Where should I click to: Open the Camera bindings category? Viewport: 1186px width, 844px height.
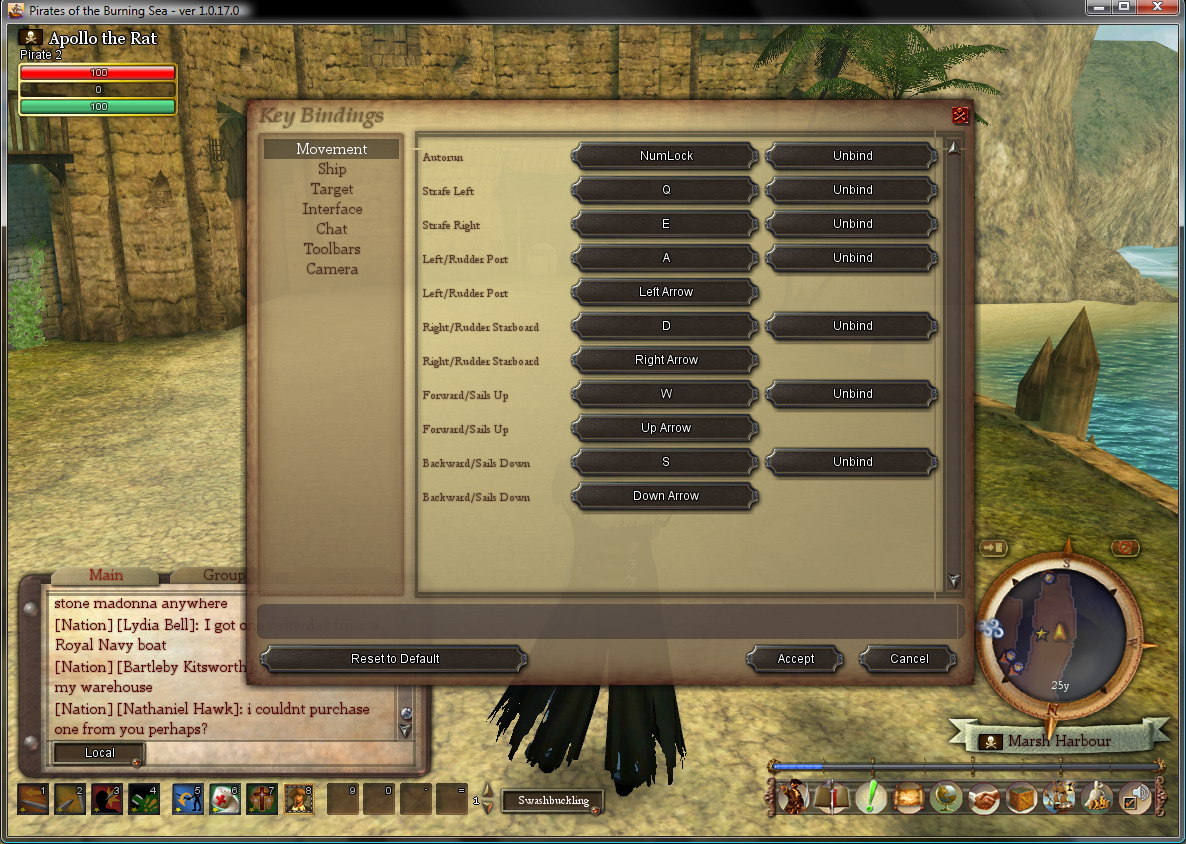pyautogui.click(x=332, y=269)
